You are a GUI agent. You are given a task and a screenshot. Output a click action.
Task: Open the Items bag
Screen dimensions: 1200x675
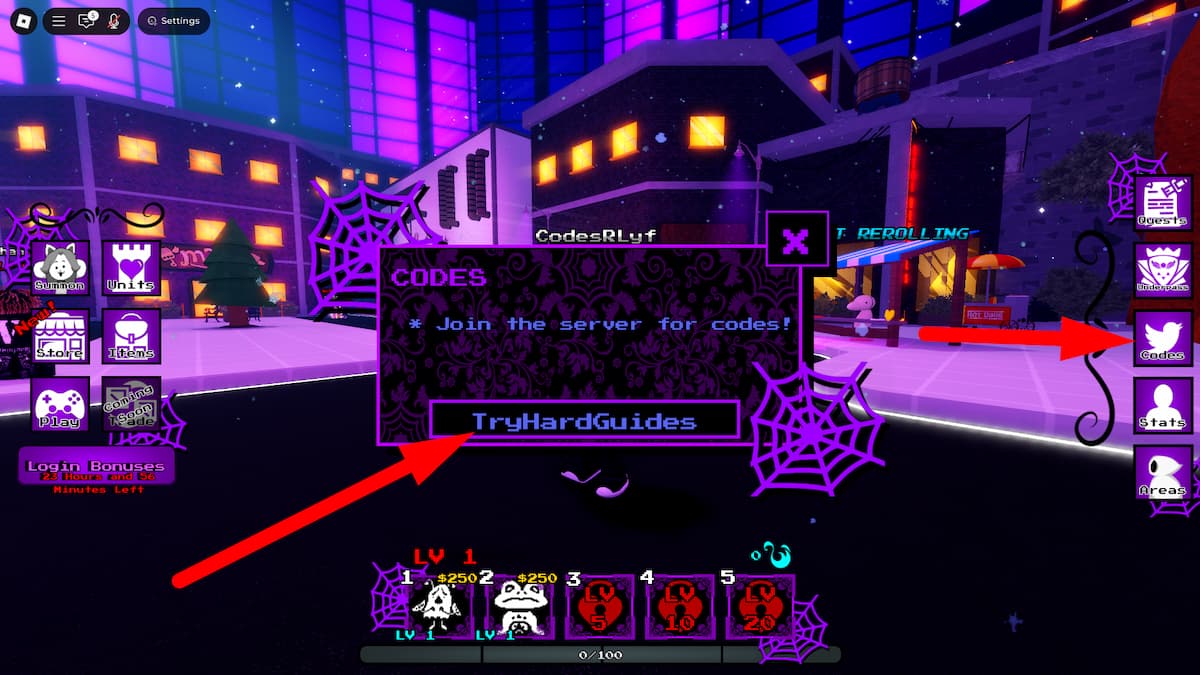click(x=131, y=335)
